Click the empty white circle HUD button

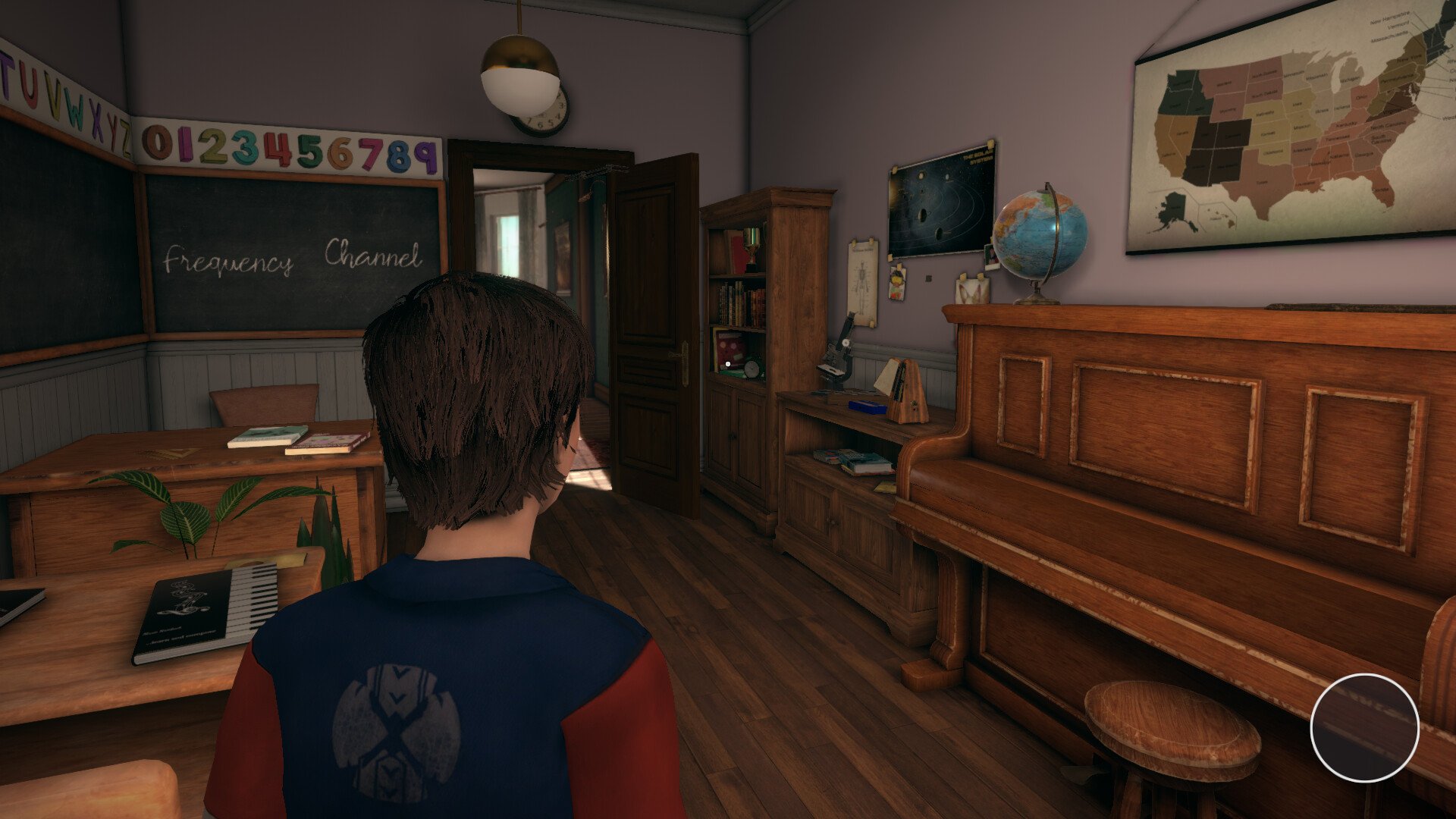[x=1364, y=728]
